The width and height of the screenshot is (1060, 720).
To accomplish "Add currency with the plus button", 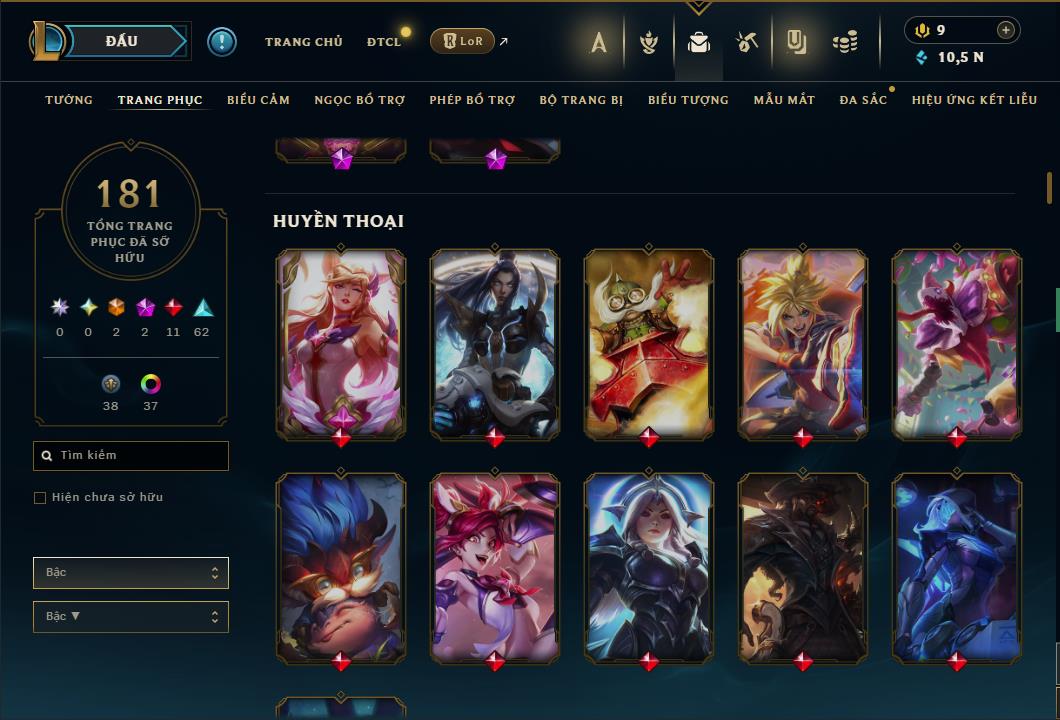I will (x=1005, y=30).
